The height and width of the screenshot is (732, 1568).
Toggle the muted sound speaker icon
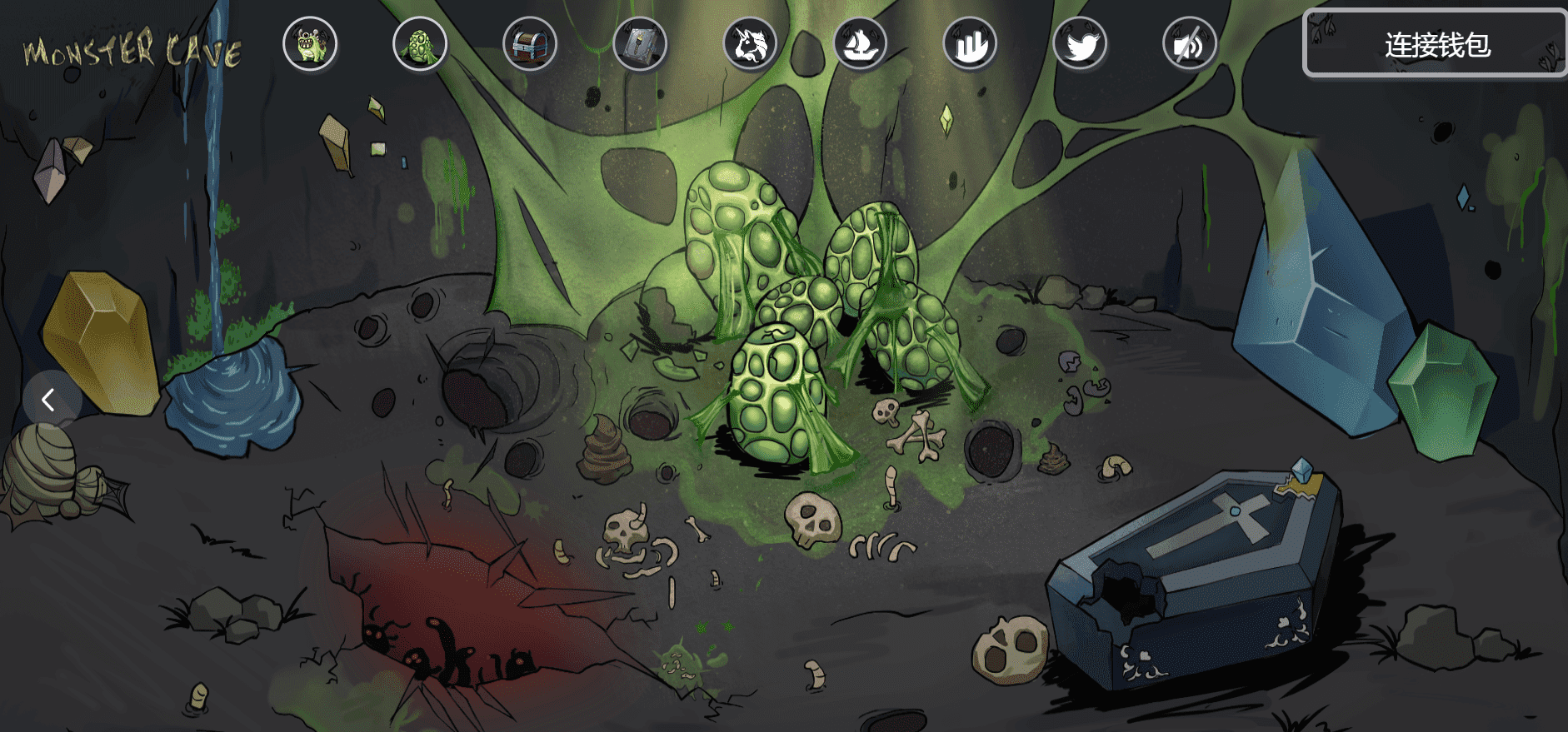click(1190, 44)
